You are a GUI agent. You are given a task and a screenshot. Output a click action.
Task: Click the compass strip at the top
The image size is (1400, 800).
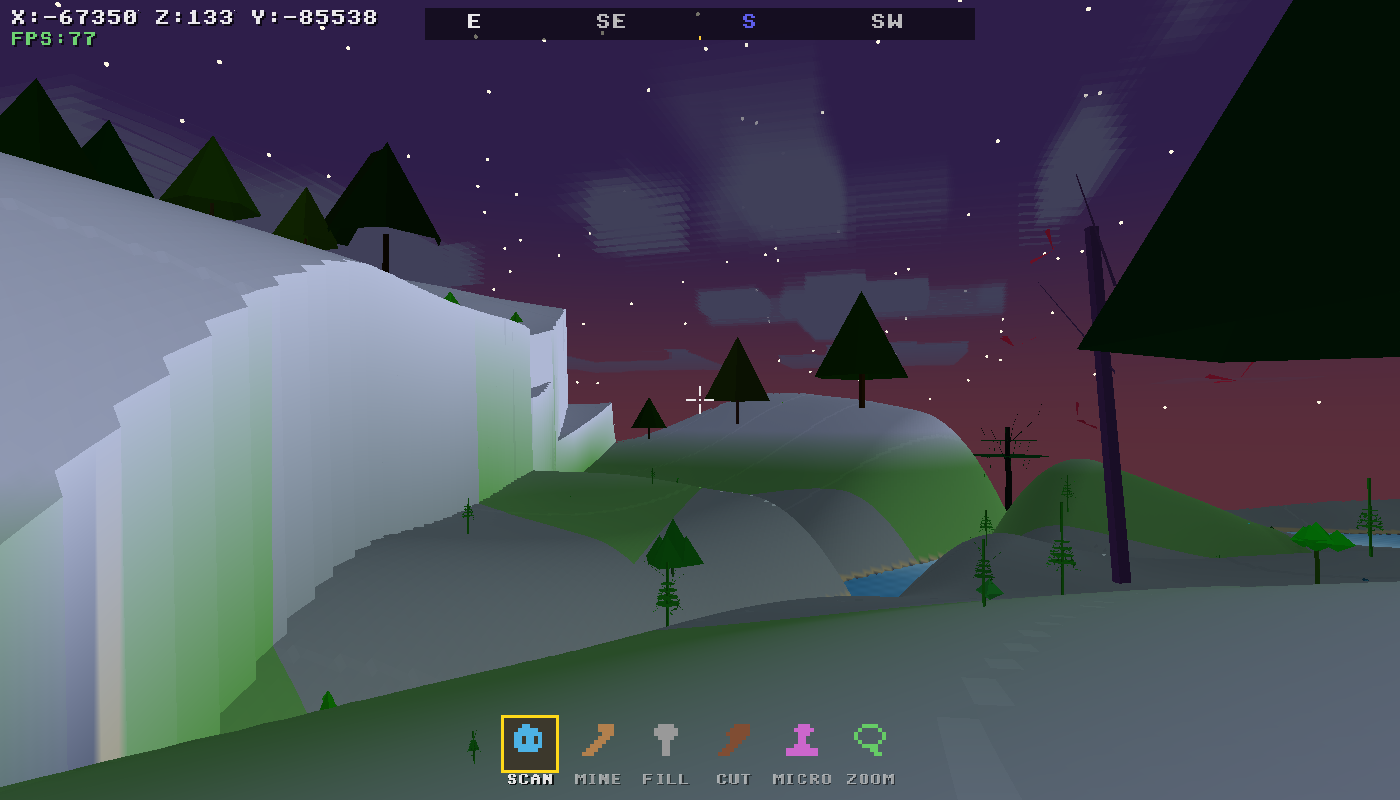point(700,22)
